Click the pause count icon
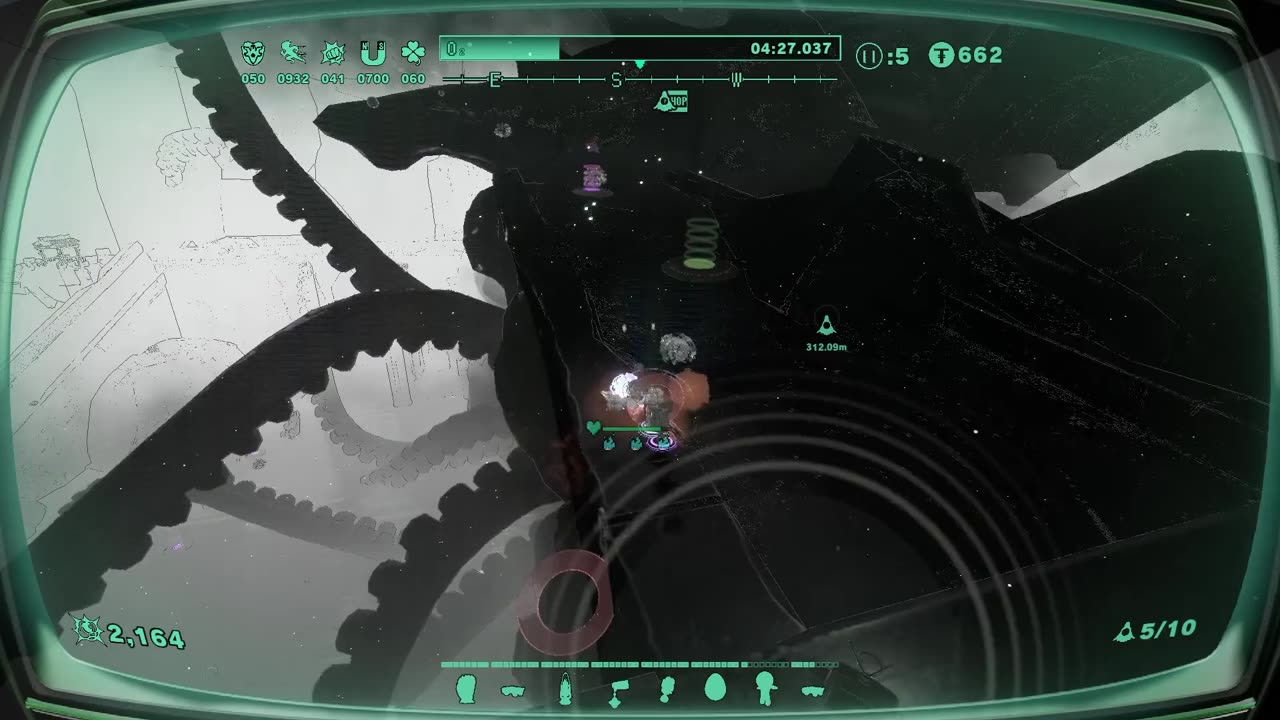Image resolution: width=1280 pixels, height=720 pixels. (x=869, y=56)
